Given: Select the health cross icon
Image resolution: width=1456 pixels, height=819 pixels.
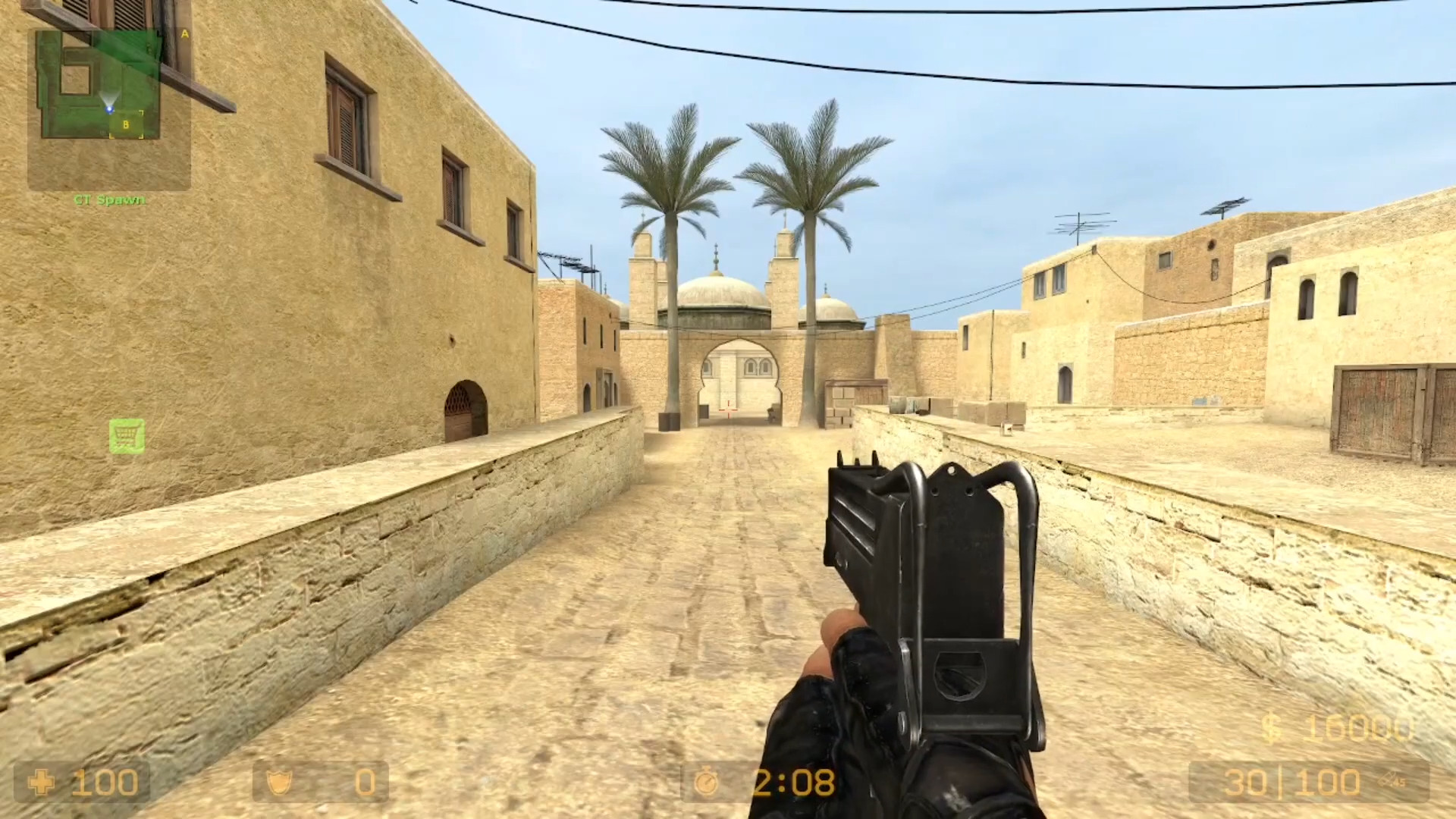Looking at the screenshot, I should pos(42,782).
